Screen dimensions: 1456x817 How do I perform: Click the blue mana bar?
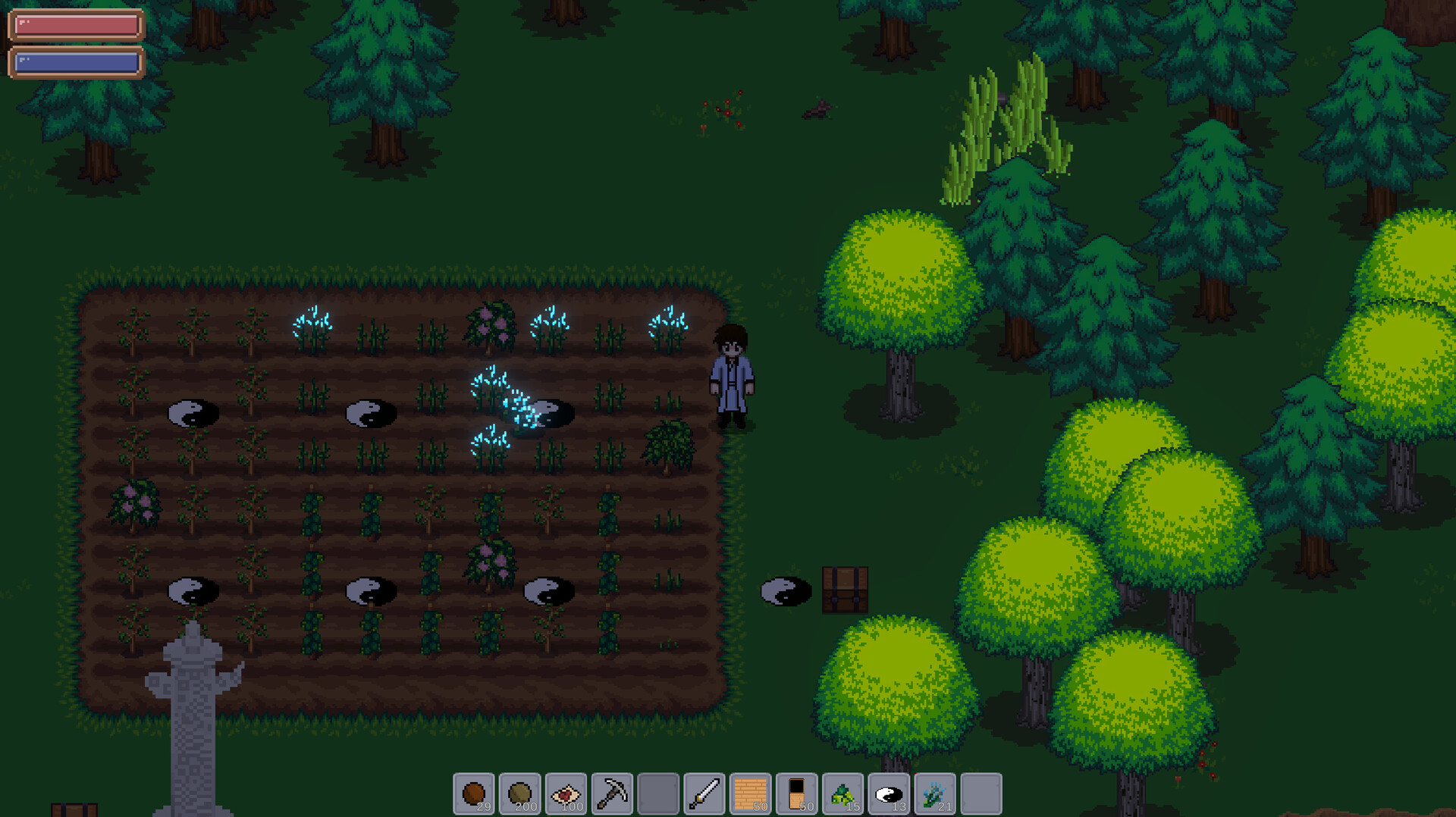(76, 62)
